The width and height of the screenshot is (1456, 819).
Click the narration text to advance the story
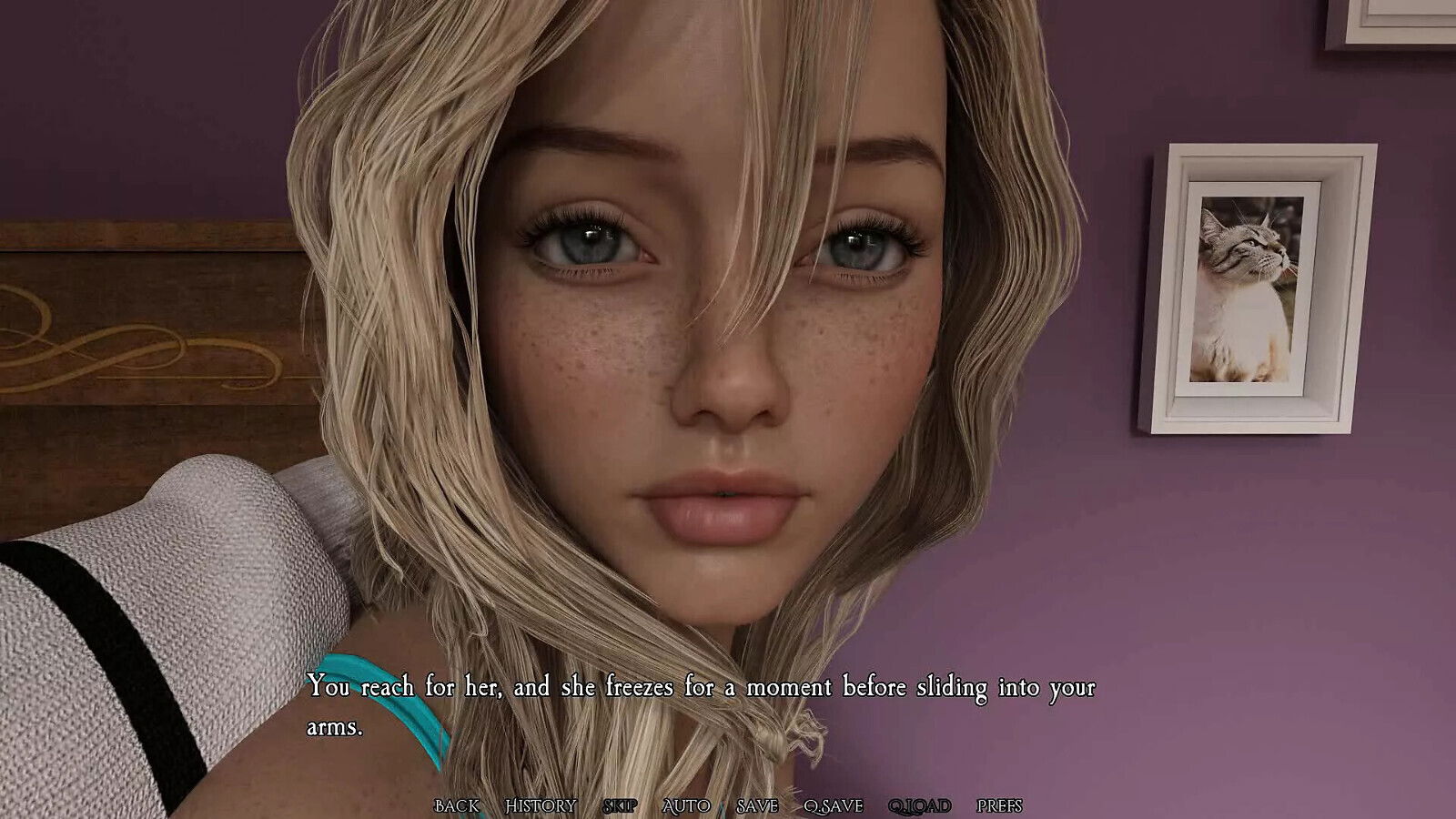701,689
